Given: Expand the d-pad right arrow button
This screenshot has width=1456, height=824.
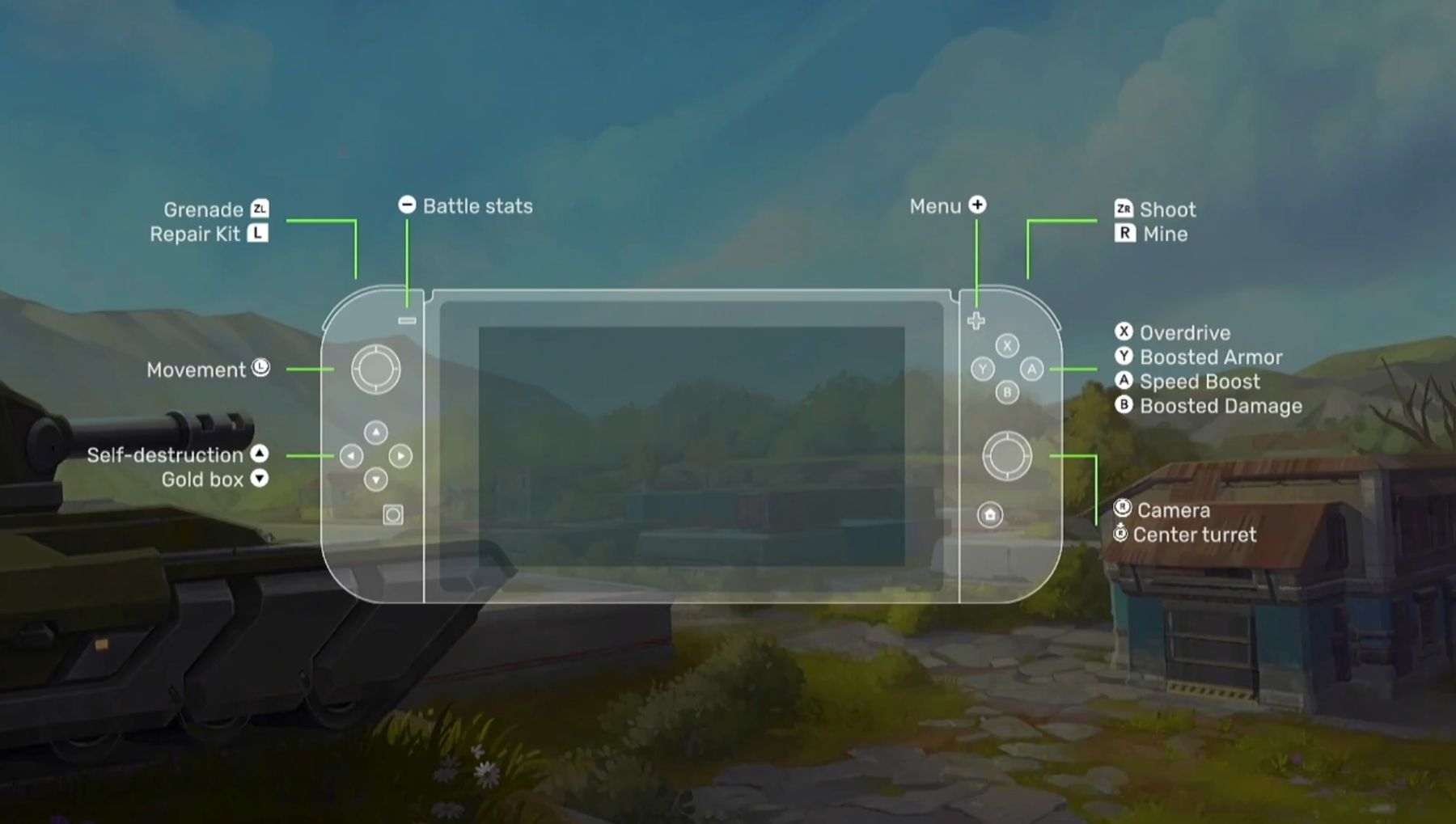Looking at the screenshot, I should point(402,454).
